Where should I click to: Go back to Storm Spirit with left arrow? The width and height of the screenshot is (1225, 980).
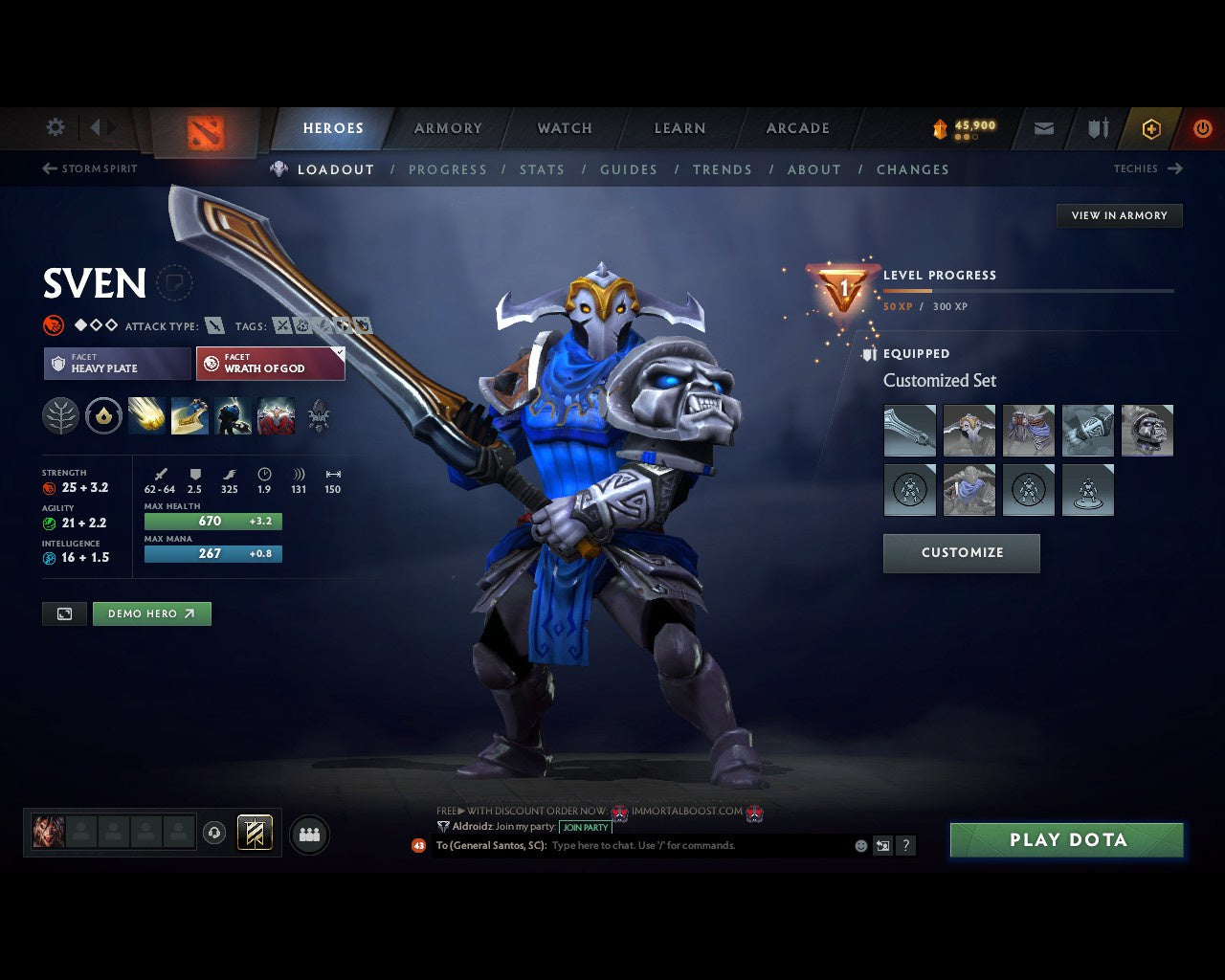(x=48, y=168)
